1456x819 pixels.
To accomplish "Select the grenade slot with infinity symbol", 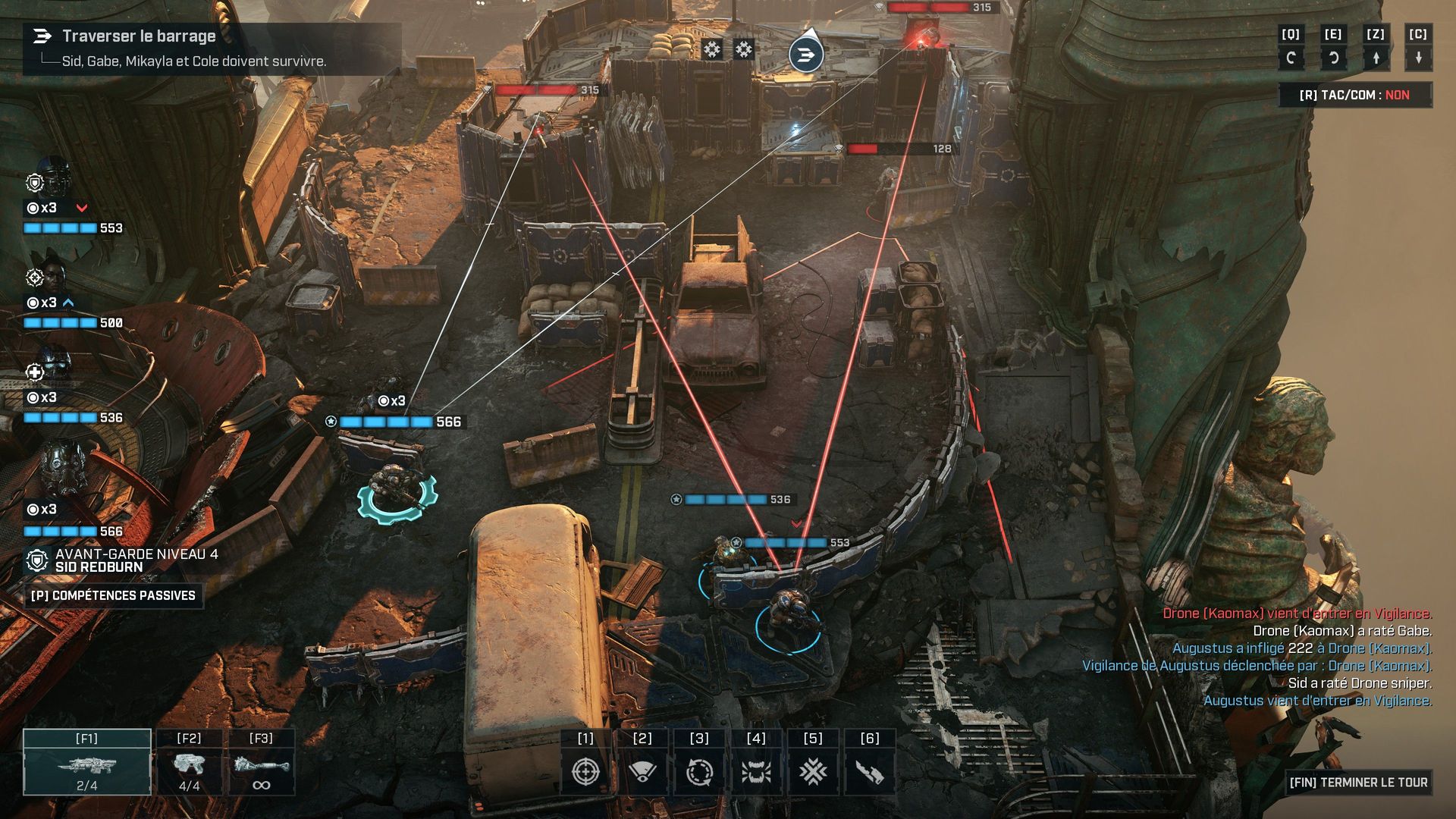I will coord(261,763).
